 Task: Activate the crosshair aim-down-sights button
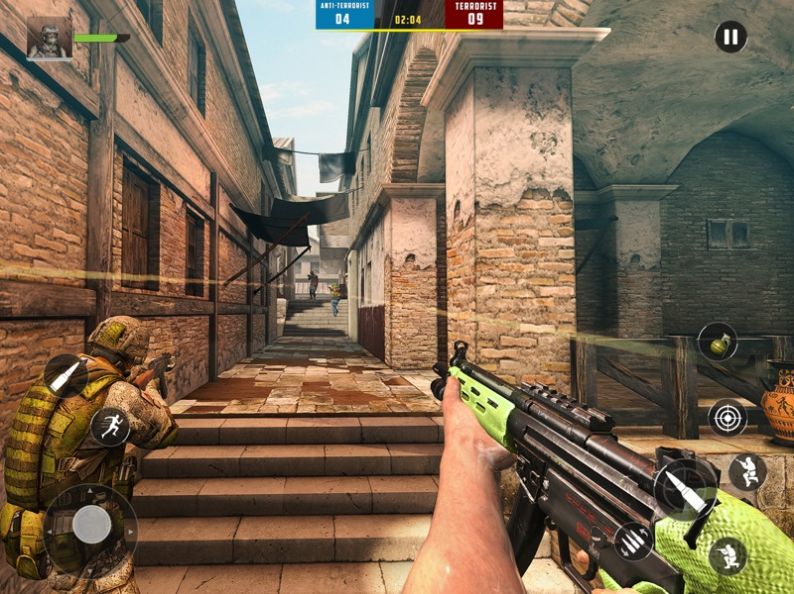pos(727,417)
